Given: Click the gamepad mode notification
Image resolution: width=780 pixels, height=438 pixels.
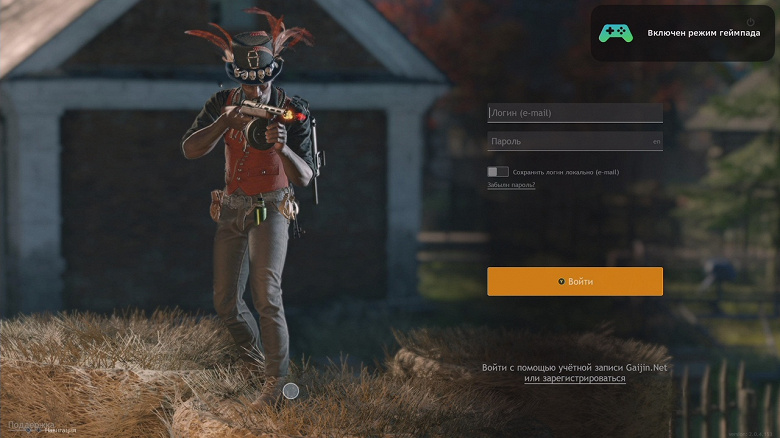Looking at the screenshot, I should (x=682, y=33).
